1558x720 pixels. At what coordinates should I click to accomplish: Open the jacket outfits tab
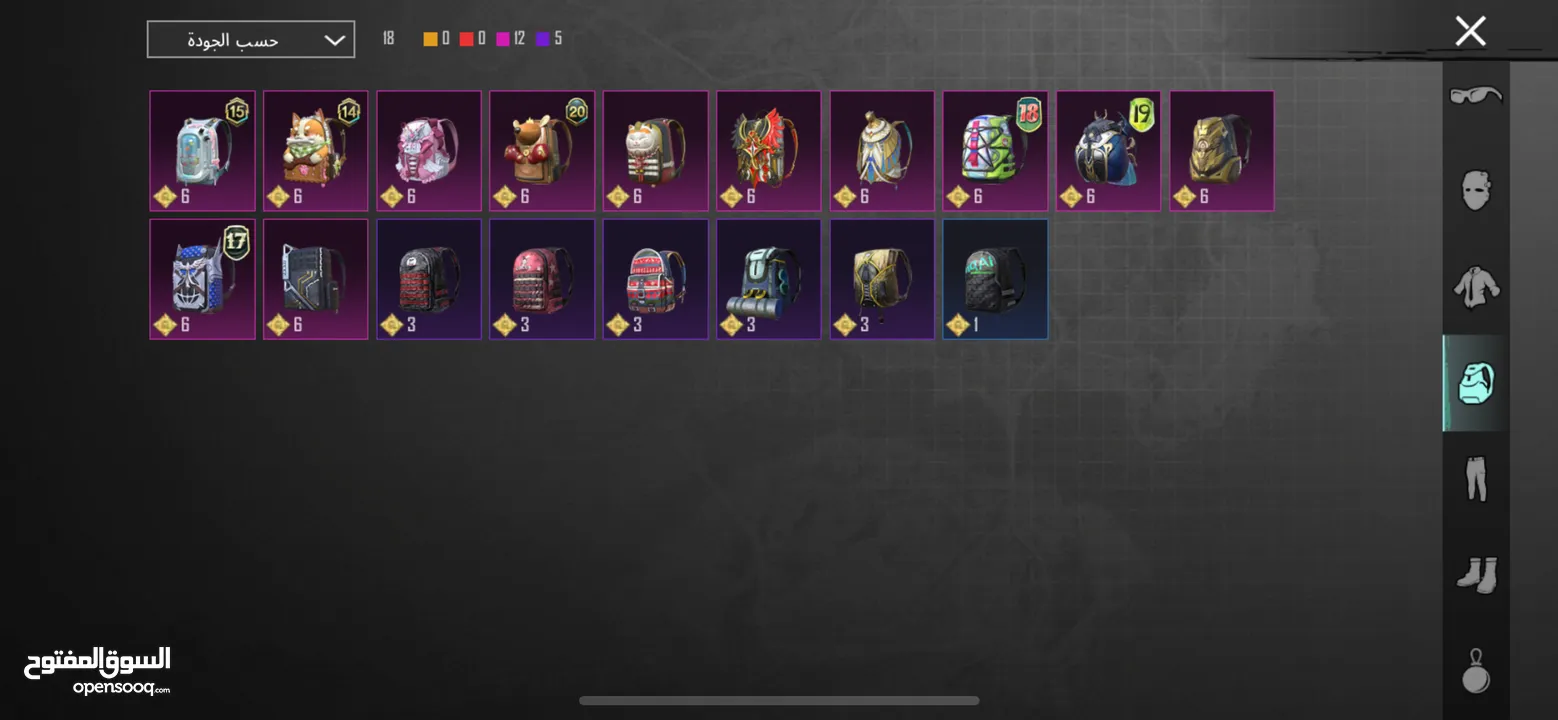(1476, 285)
